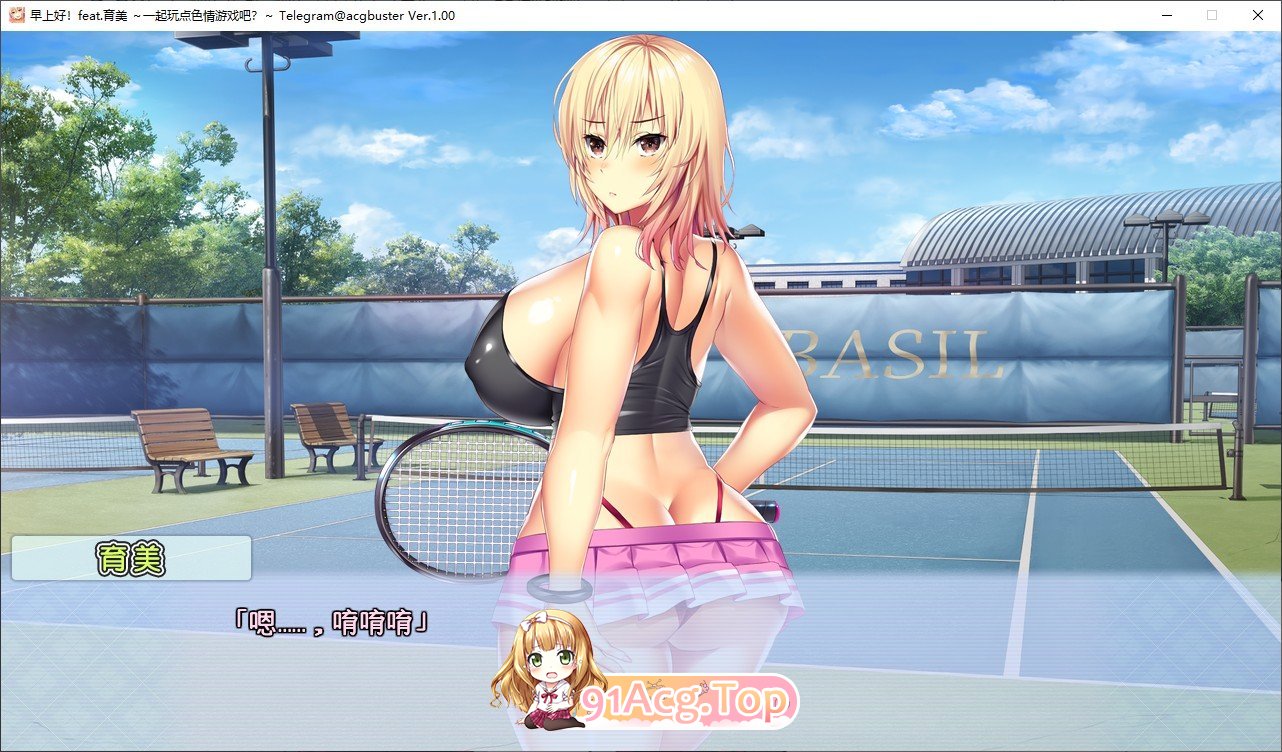Viewport: 1282px width, 752px height.
Task: Advance the dialogue text line
Action: tap(330, 623)
